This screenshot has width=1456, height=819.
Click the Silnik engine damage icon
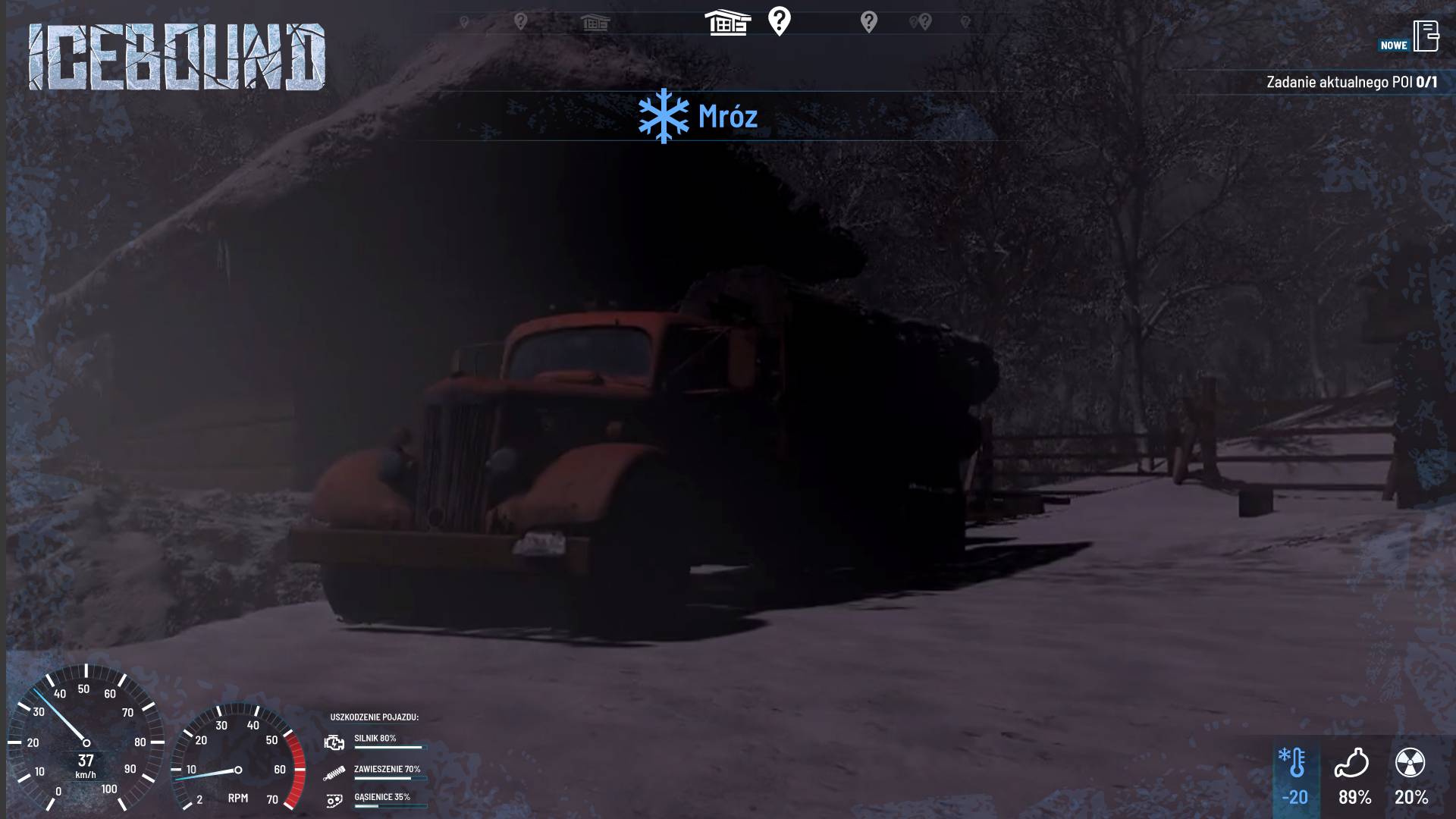[334, 742]
